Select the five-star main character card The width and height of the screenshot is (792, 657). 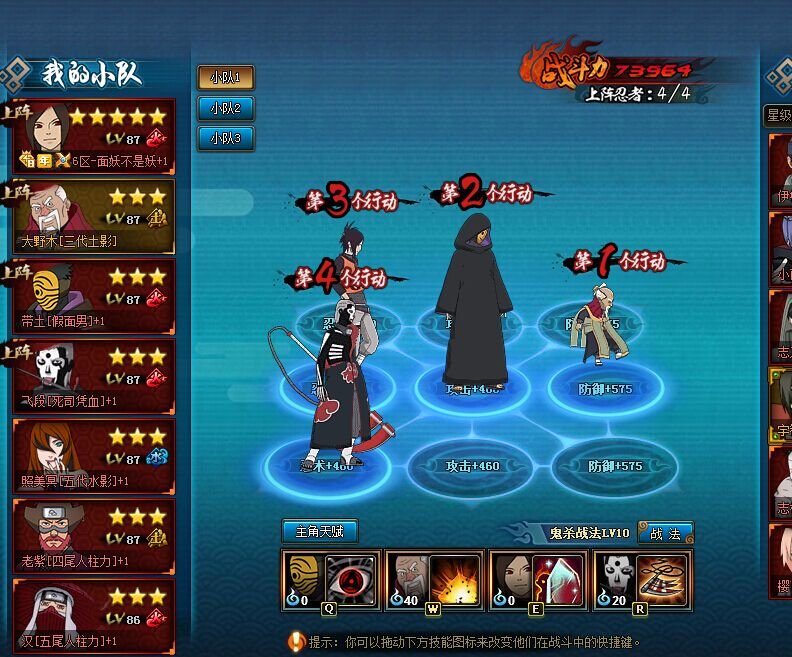click(94, 136)
